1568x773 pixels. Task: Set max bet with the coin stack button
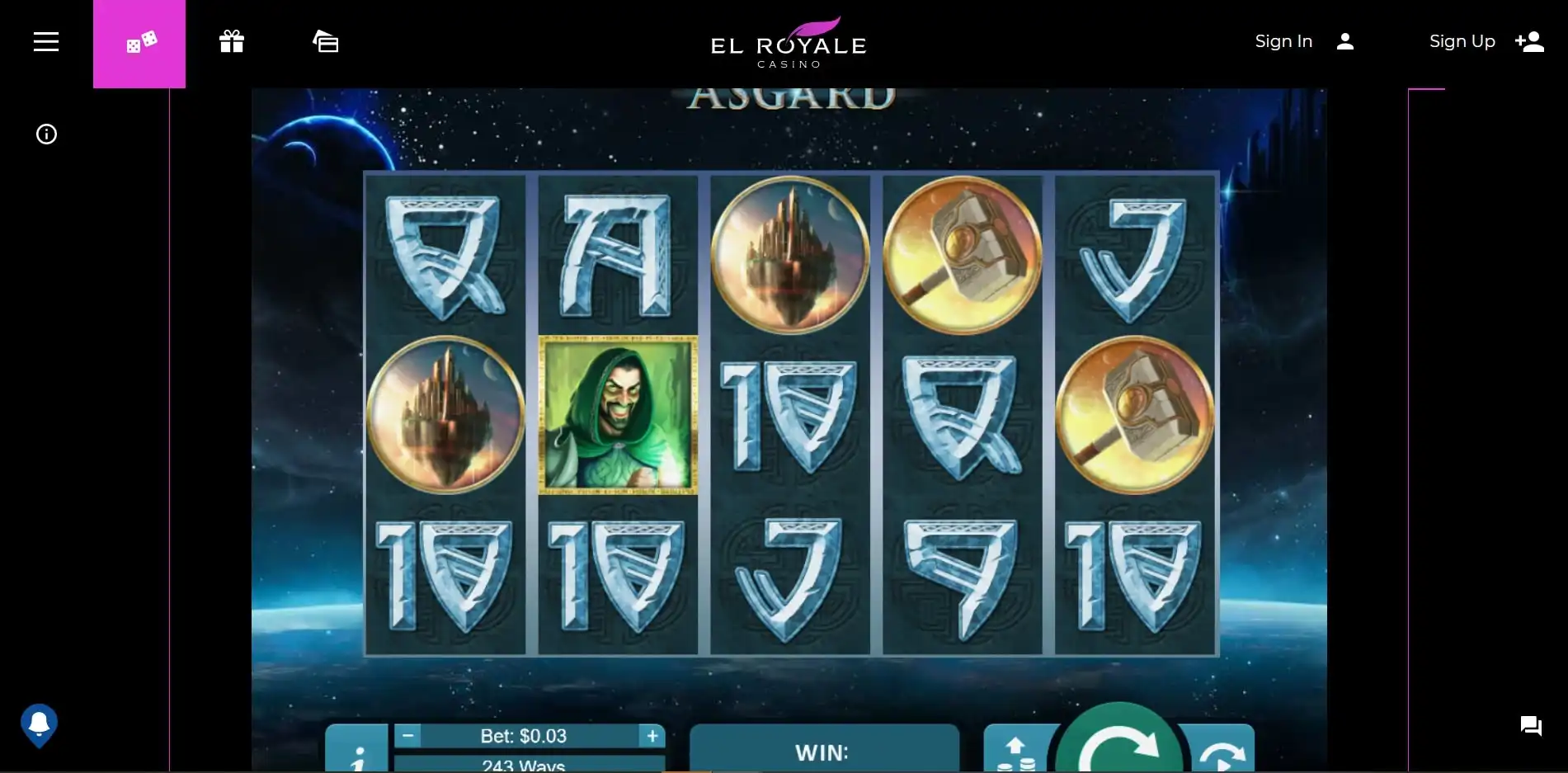pyautogui.click(x=1016, y=752)
